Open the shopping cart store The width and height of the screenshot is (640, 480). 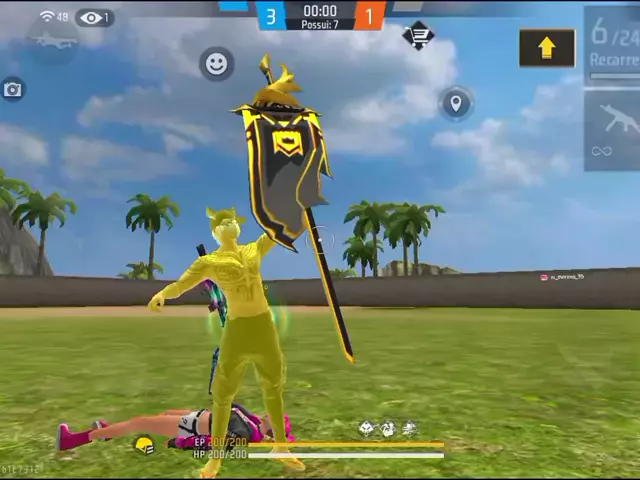418,36
